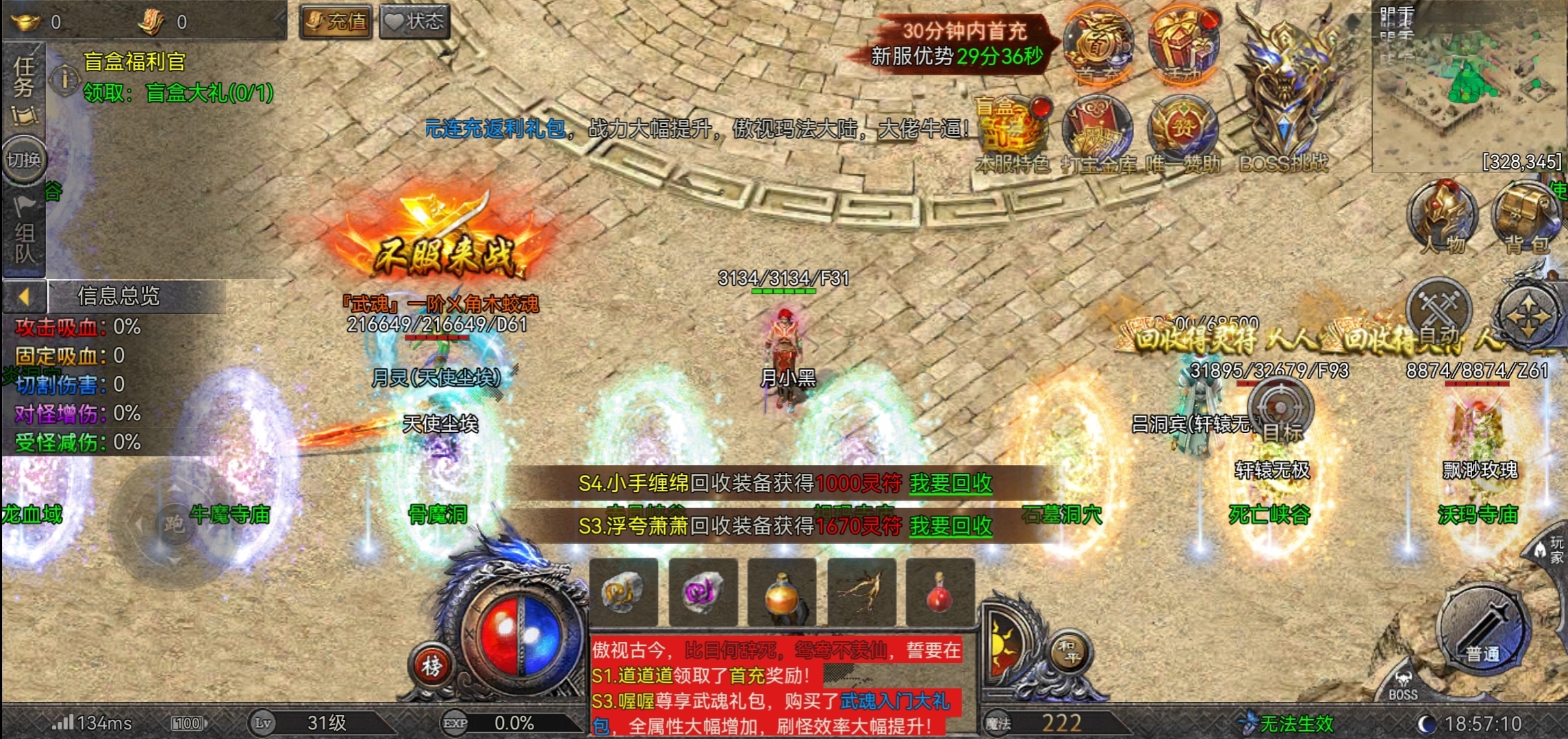Open the 状态 status panel
Image resolution: width=1568 pixels, height=739 pixels.
click(x=415, y=22)
